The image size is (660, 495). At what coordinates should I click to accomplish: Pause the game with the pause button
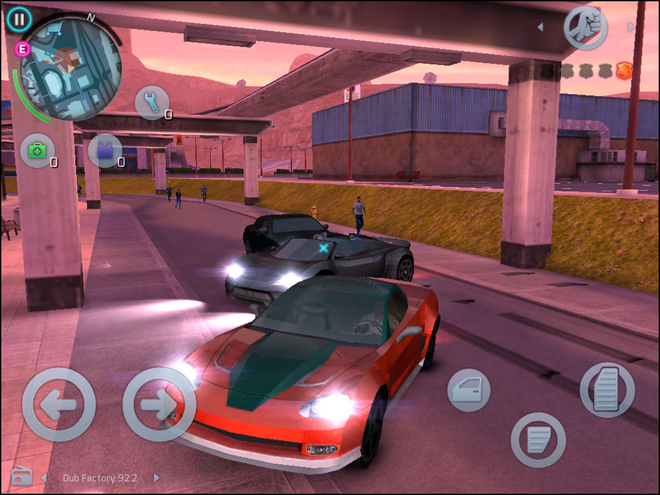19,17
